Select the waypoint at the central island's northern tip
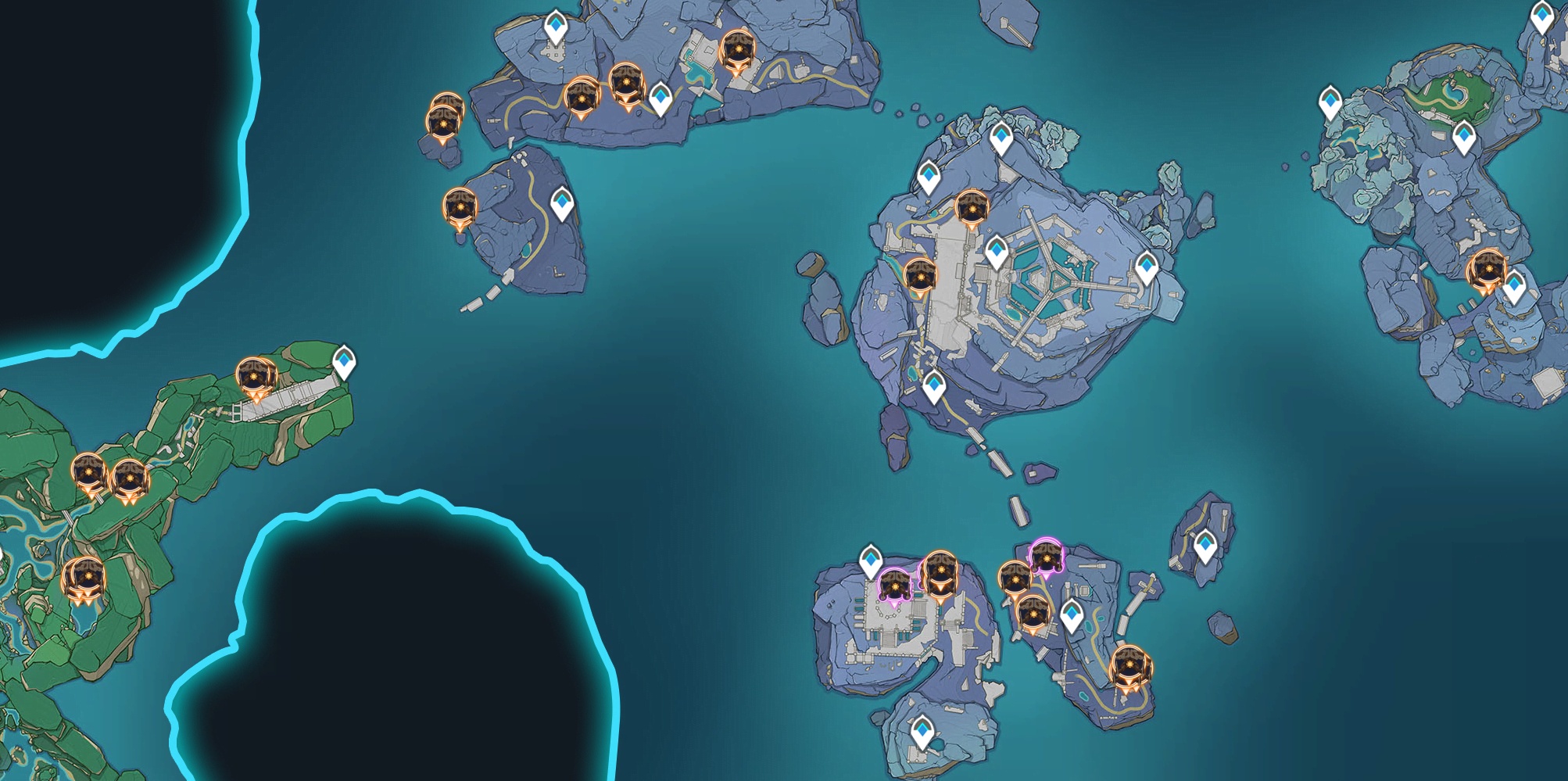 tap(1001, 138)
